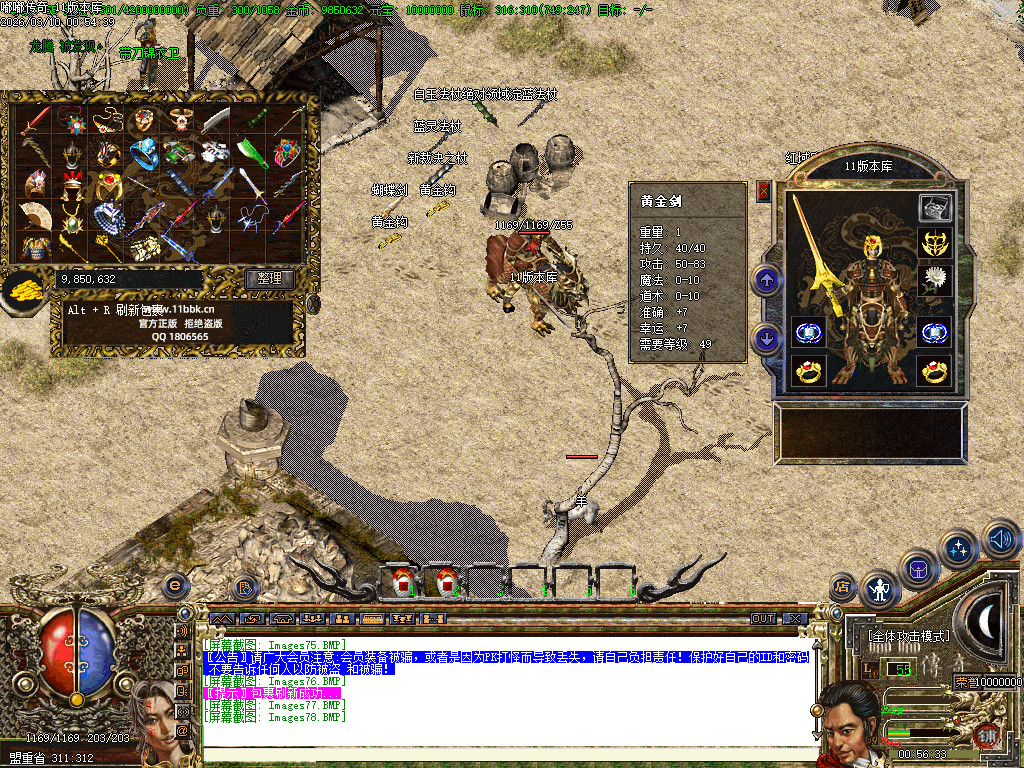Image resolution: width=1024 pixels, height=768 pixels.
Task: Click the gold coins pile icon
Action: point(22,292)
